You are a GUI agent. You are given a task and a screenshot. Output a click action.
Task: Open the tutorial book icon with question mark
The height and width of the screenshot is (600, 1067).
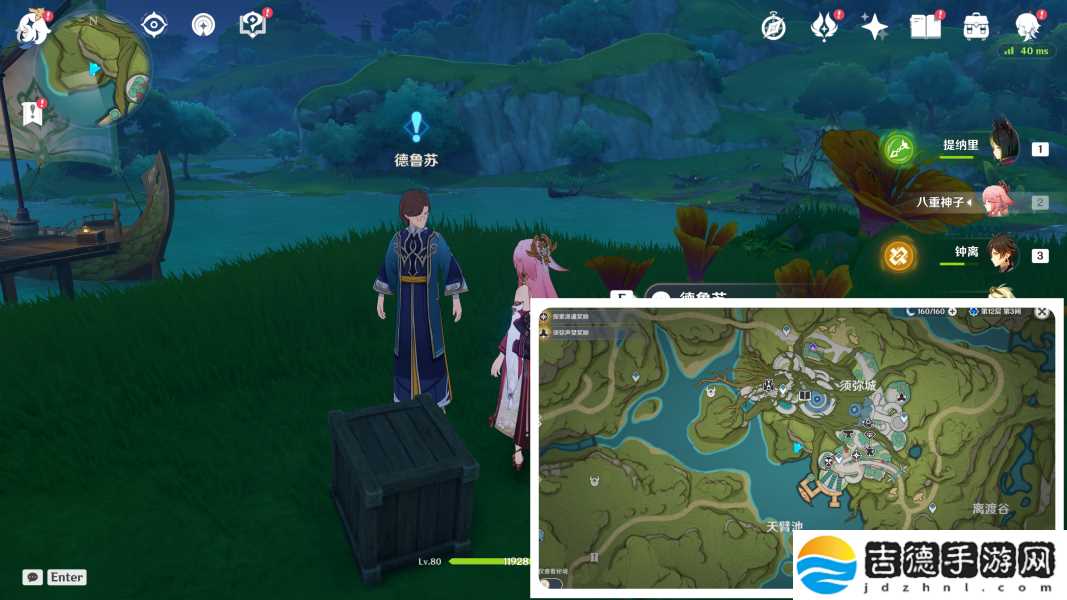point(253,25)
